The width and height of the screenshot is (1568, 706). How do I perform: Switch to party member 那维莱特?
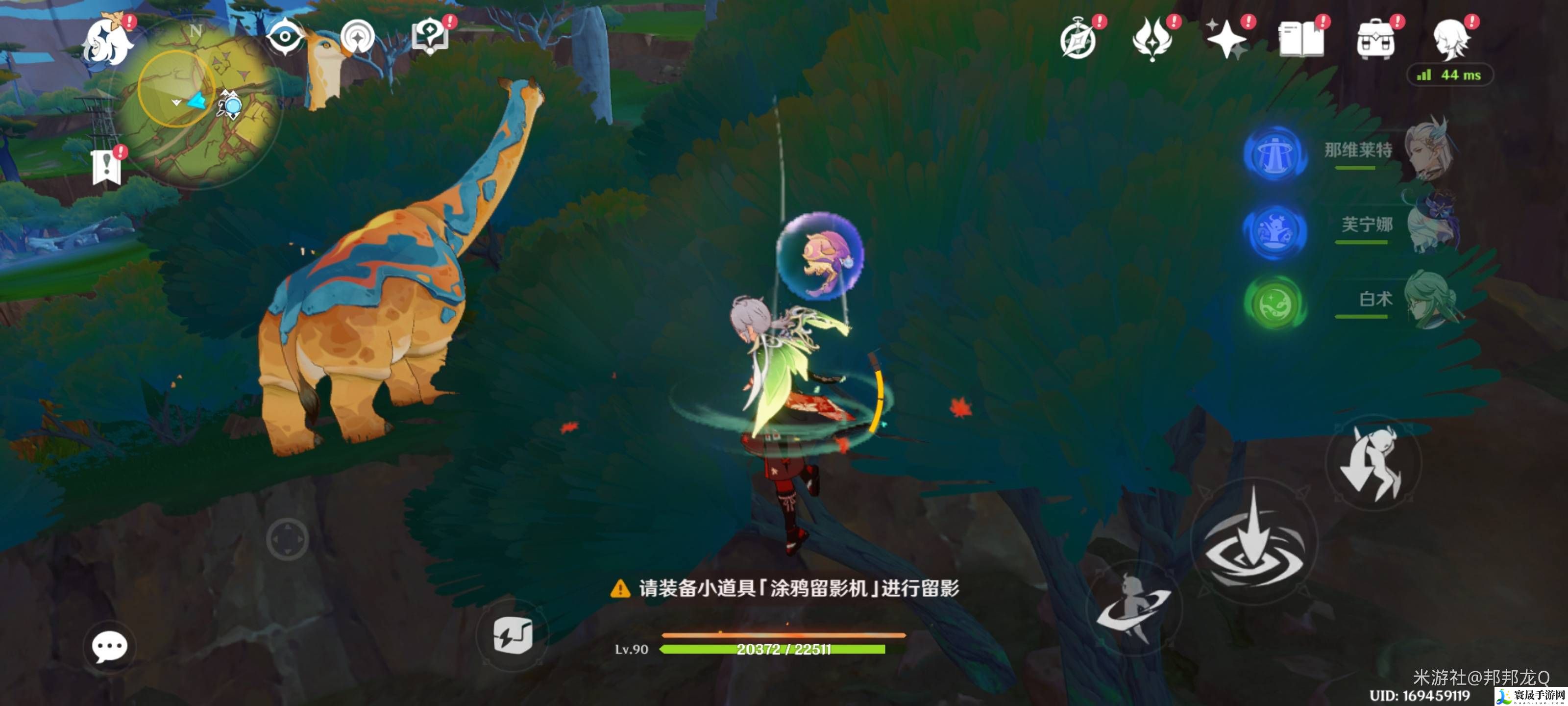coord(1357,151)
